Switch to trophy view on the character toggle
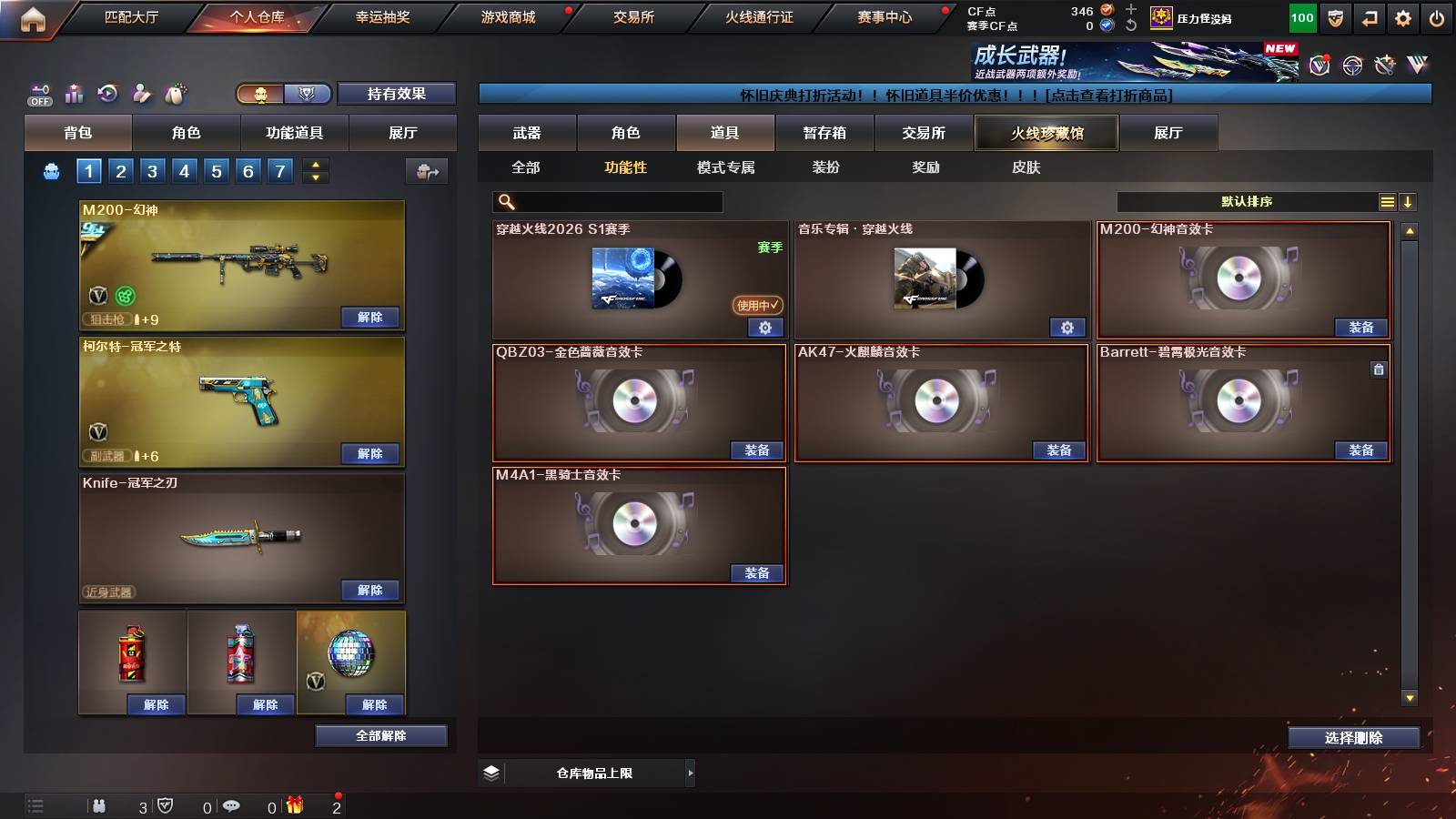1456x819 pixels. coord(307,94)
